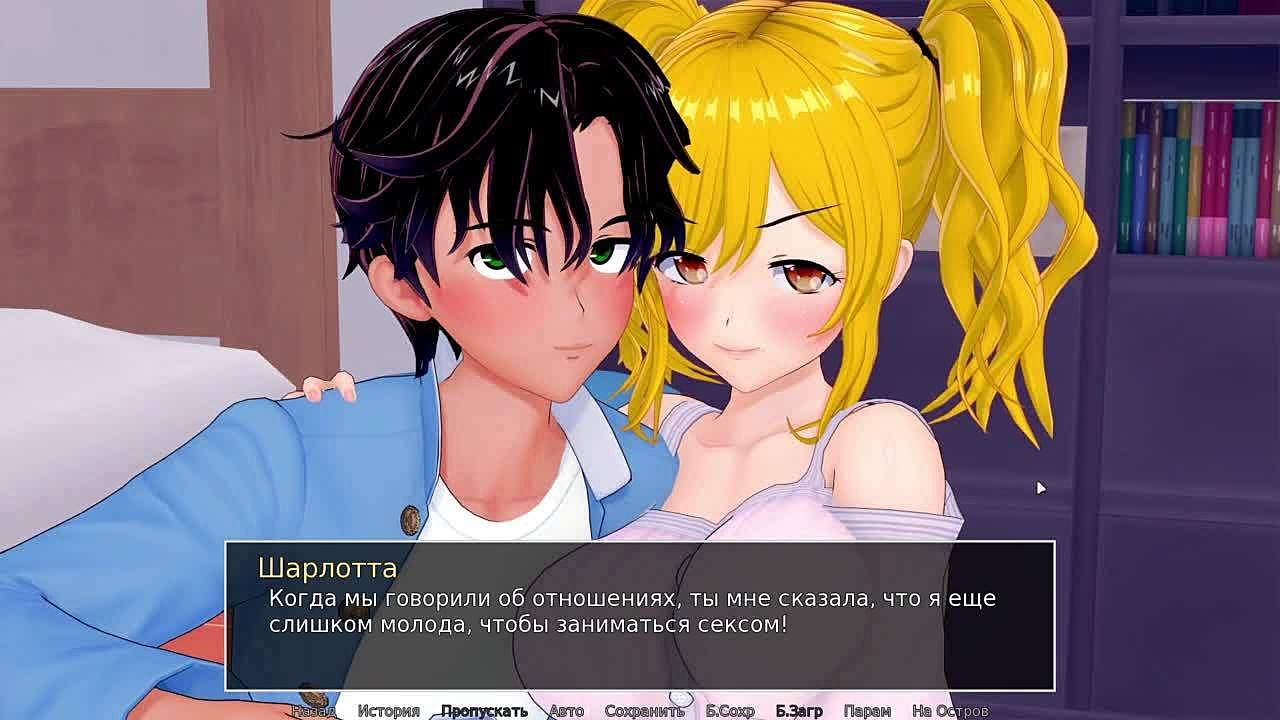Open Парам (Settings) menu
Viewport: 1280px width, 720px height.
tap(867, 711)
